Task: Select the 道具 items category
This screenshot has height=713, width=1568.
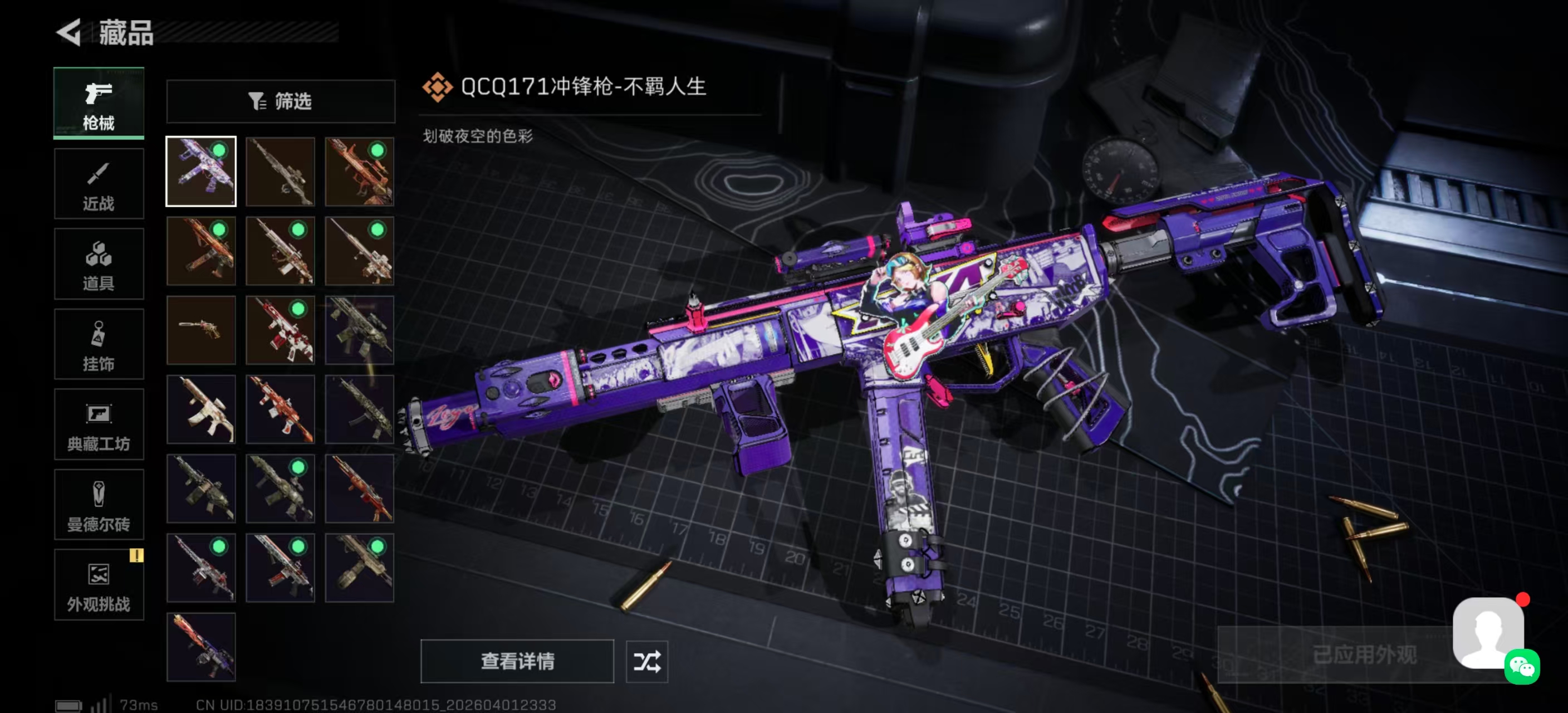Action: pyautogui.click(x=99, y=263)
